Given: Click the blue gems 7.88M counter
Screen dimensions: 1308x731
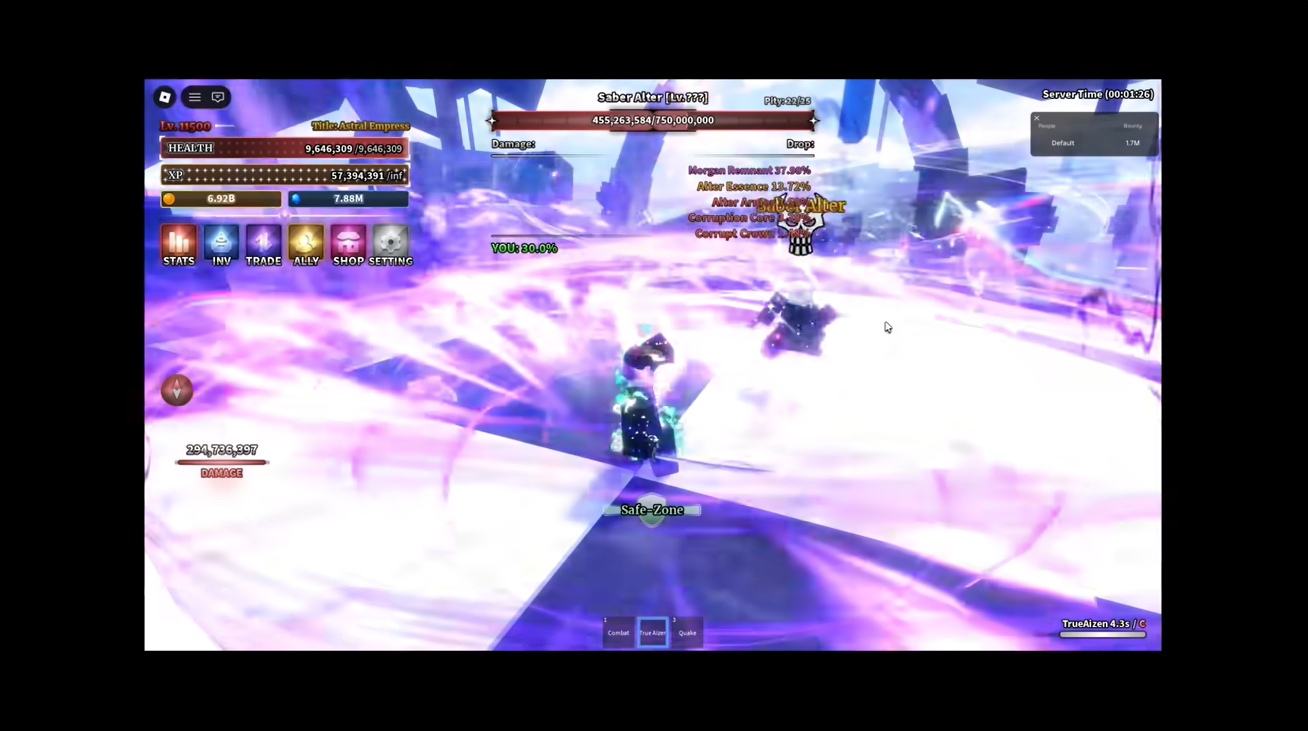Looking at the screenshot, I should pyautogui.click(x=347, y=198).
